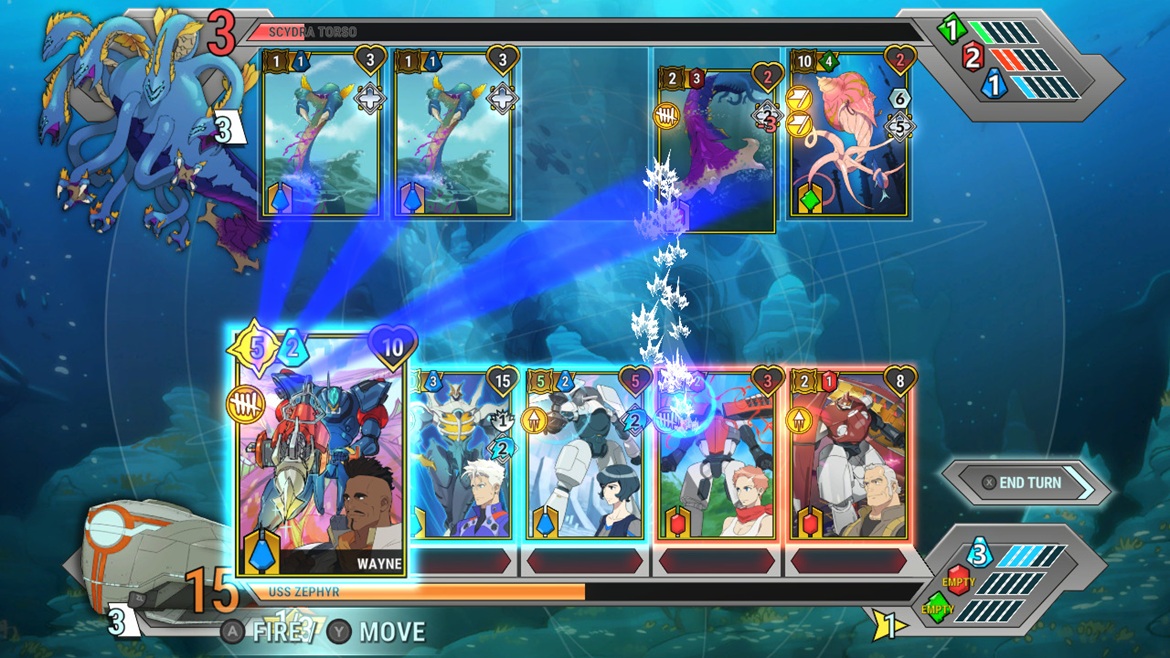Target the pink squid enemy card
Viewport: 1170px width, 658px height.
(849, 133)
